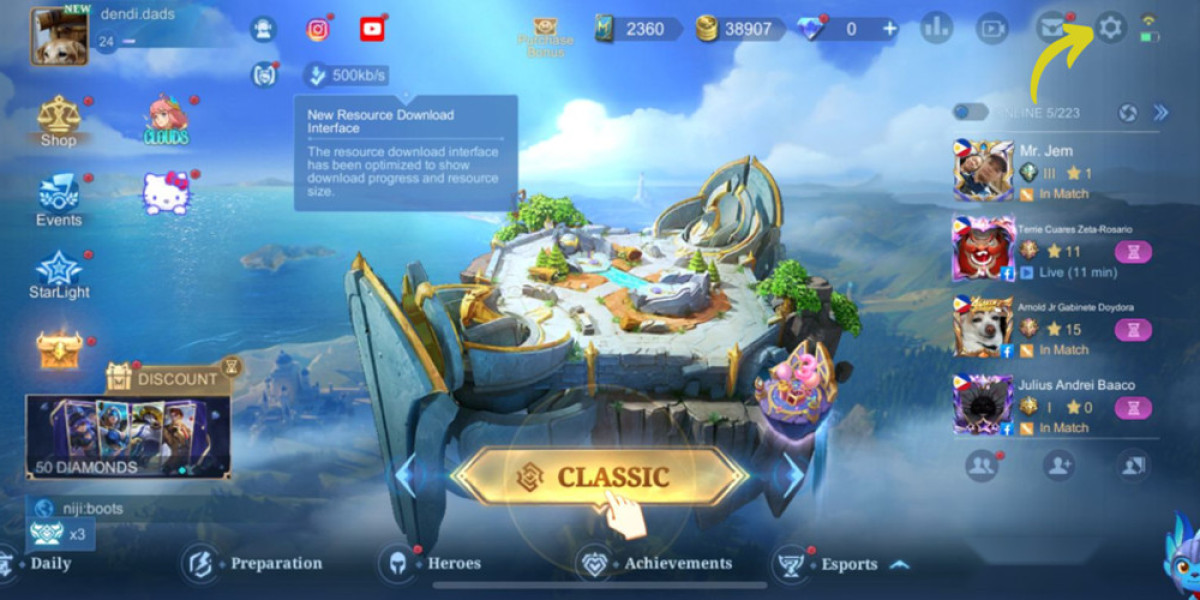The width and height of the screenshot is (1200, 600).
Task: Open the Hello Kitty event icon
Action: click(x=166, y=193)
